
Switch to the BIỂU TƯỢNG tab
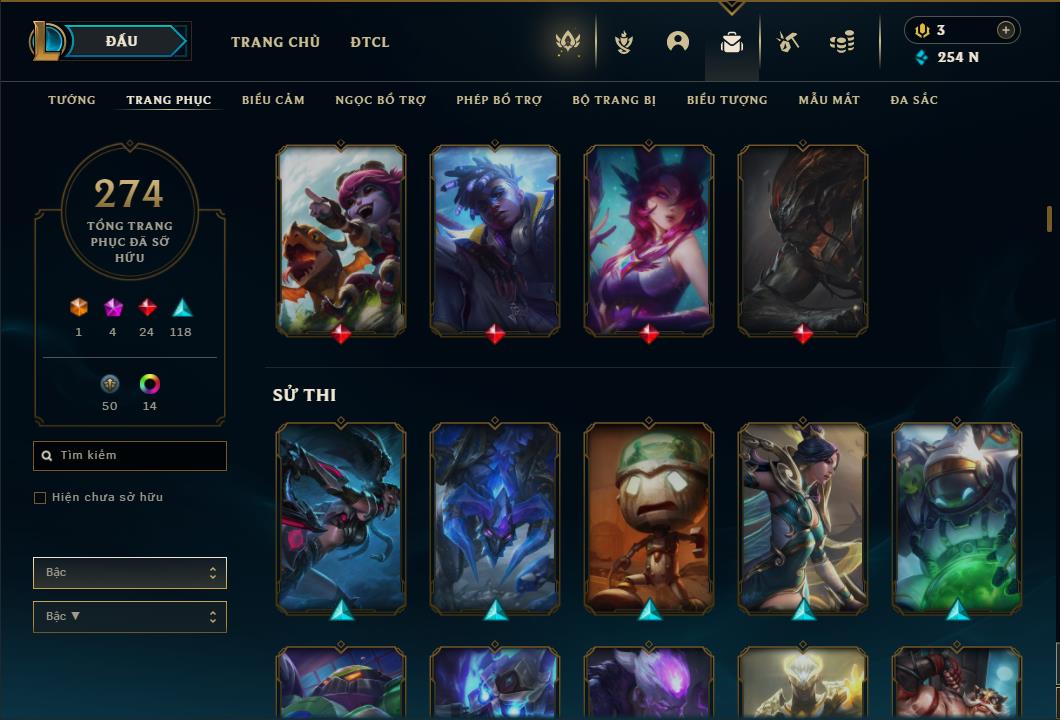click(x=727, y=100)
